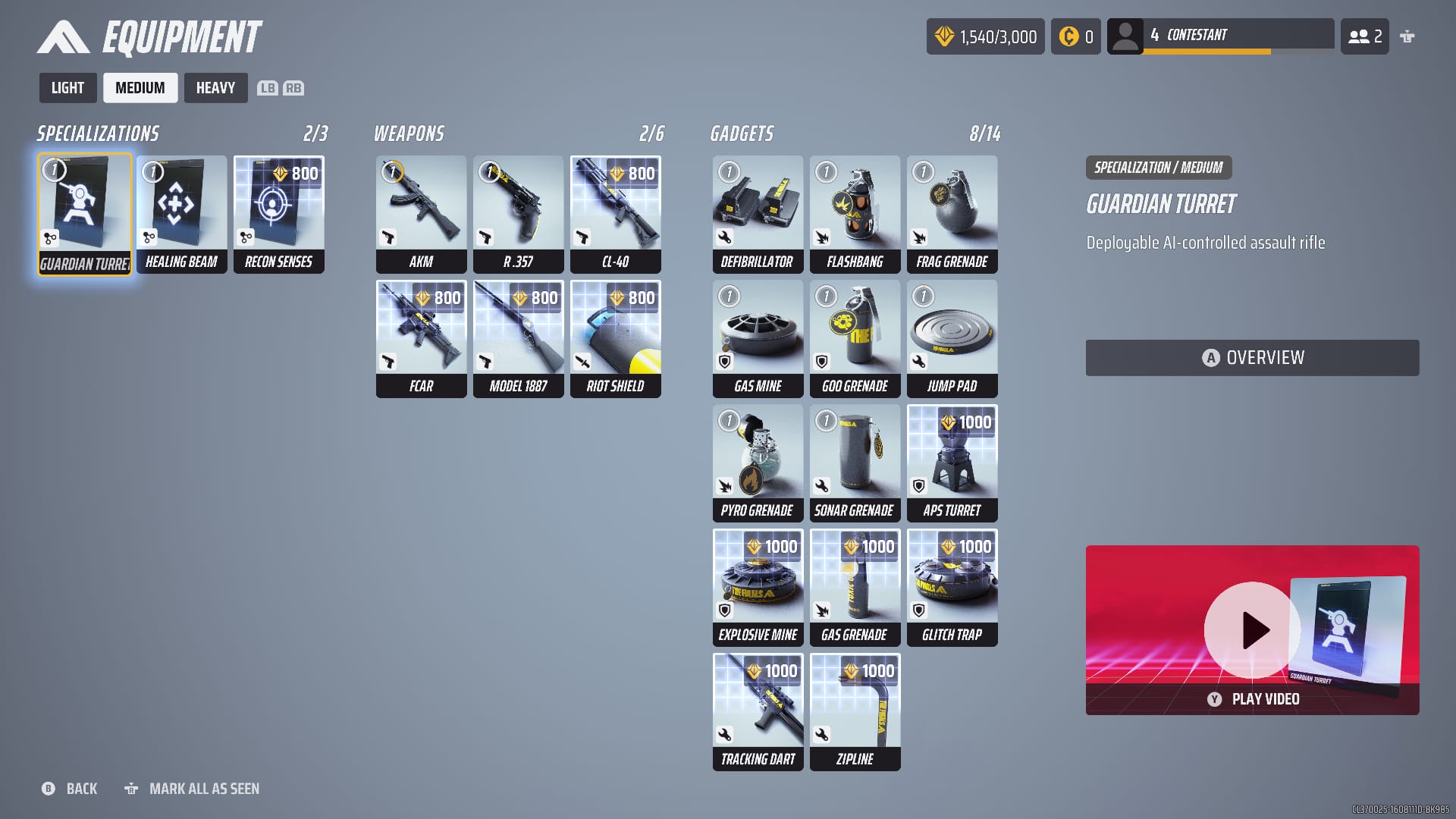Open the Guardian Turret Overview
Image resolution: width=1456 pixels, height=819 pixels.
(x=1252, y=356)
